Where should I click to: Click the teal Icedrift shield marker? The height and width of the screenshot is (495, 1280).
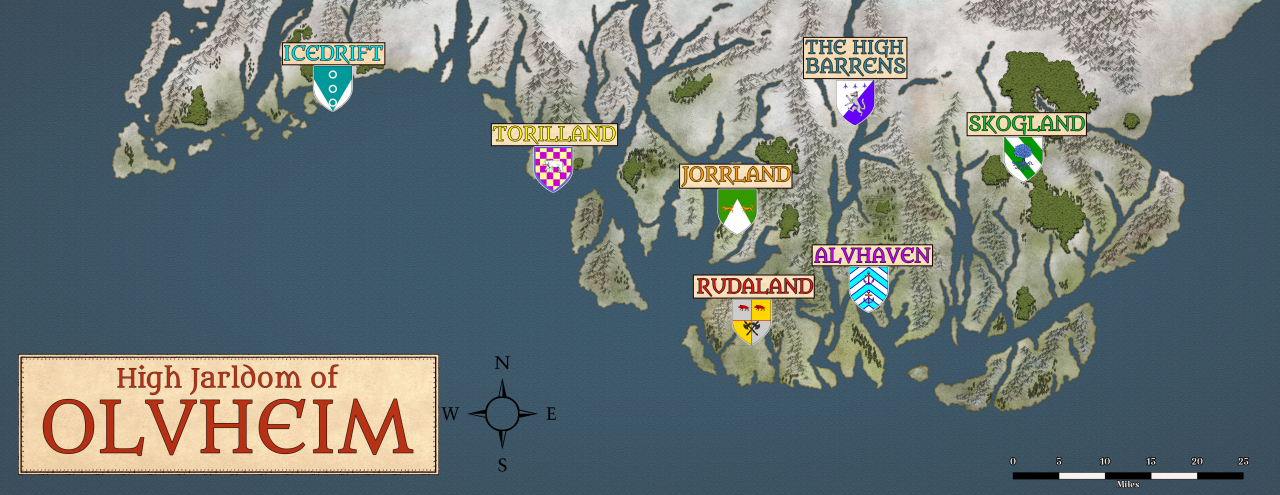point(332,87)
